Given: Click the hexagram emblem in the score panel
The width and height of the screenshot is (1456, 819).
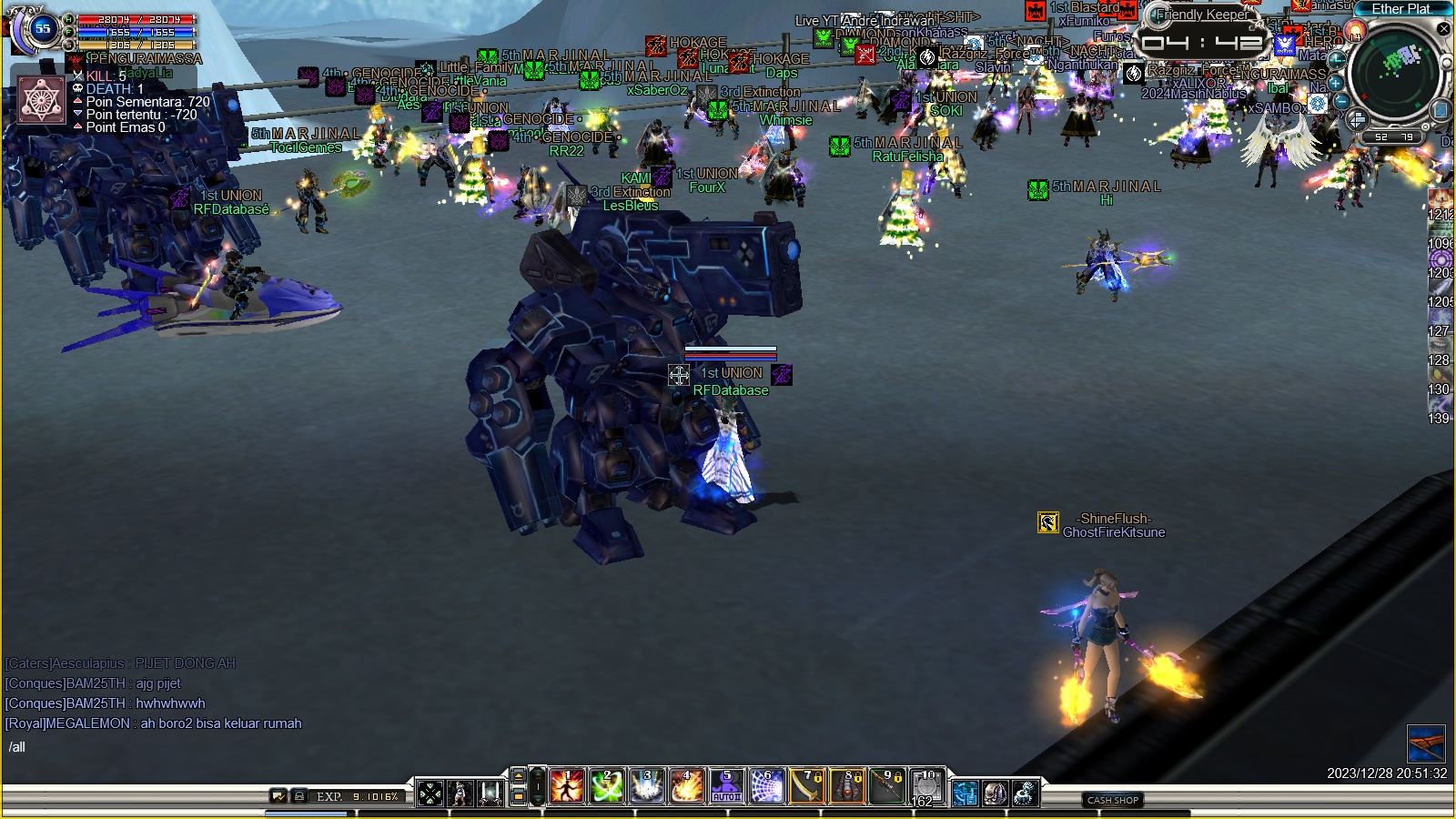Looking at the screenshot, I should coord(42,100).
